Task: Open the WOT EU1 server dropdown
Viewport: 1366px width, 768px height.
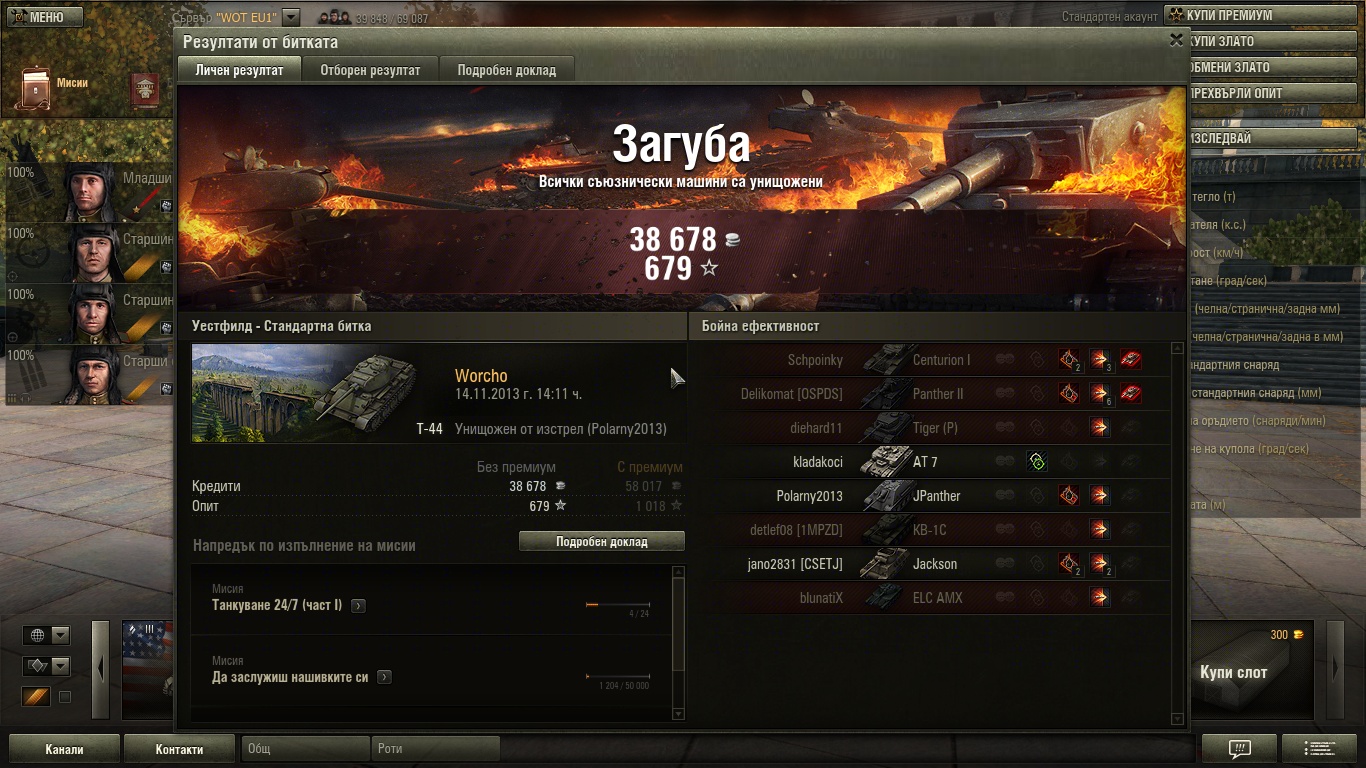Action: point(291,17)
